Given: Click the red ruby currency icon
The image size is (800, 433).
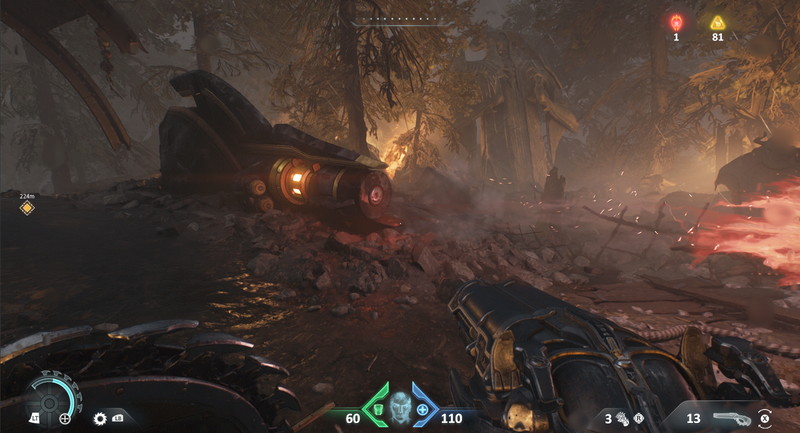Looking at the screenshot, I should click(x=676, y=22).
